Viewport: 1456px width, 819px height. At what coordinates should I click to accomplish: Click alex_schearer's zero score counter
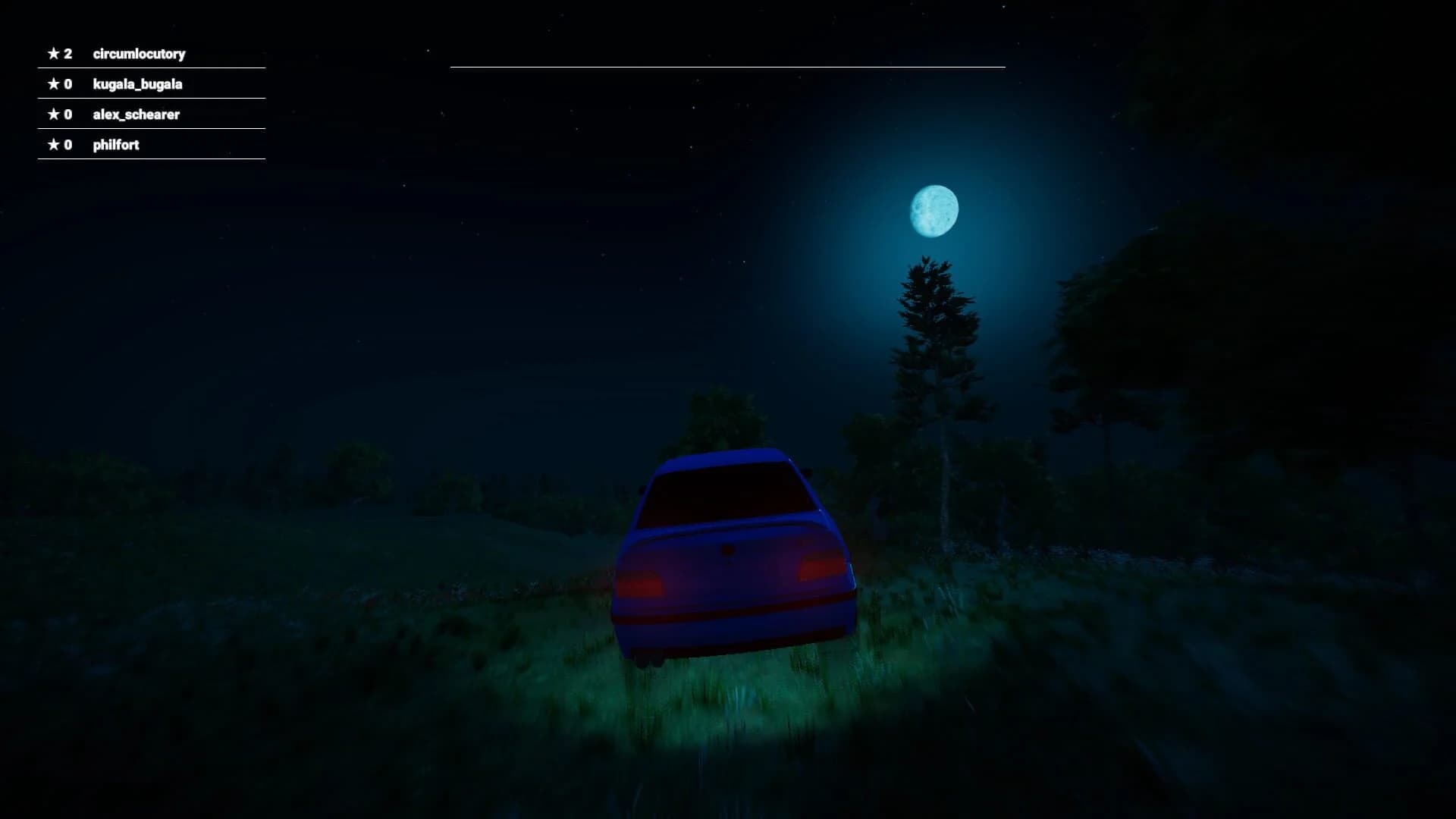tap(68, 115)
